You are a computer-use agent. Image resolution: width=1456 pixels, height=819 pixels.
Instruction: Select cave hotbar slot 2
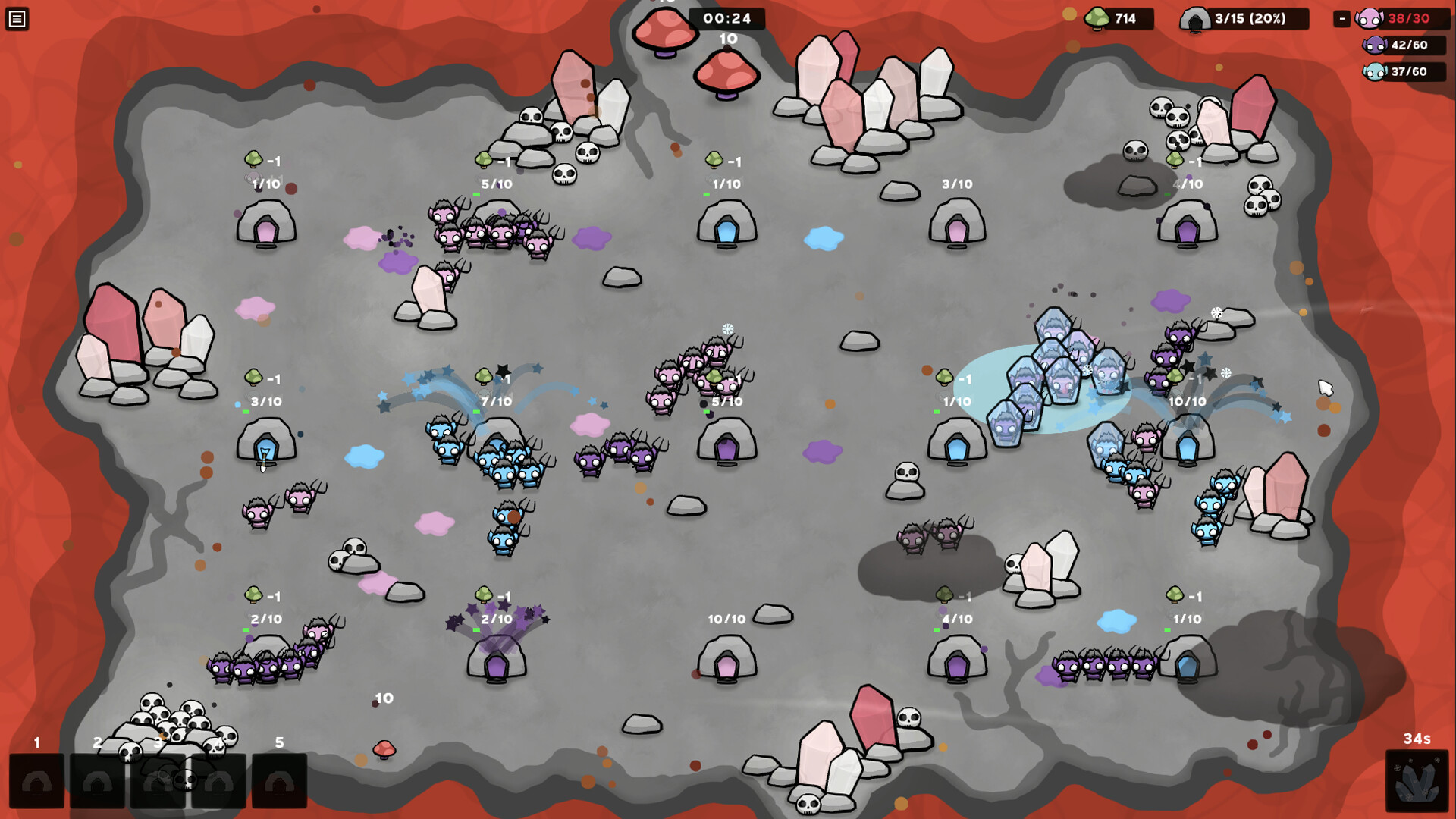[97, 780]
